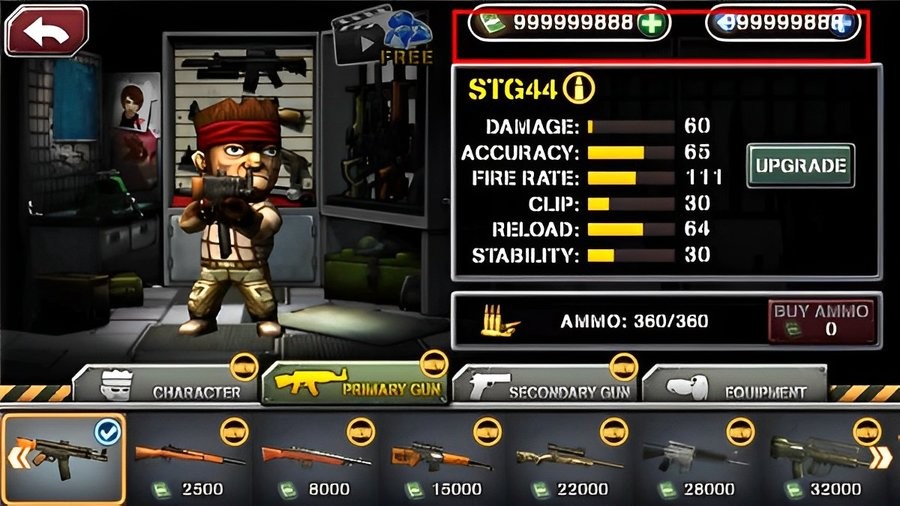
Task: Open the Equipment tab
Action: 735,386
